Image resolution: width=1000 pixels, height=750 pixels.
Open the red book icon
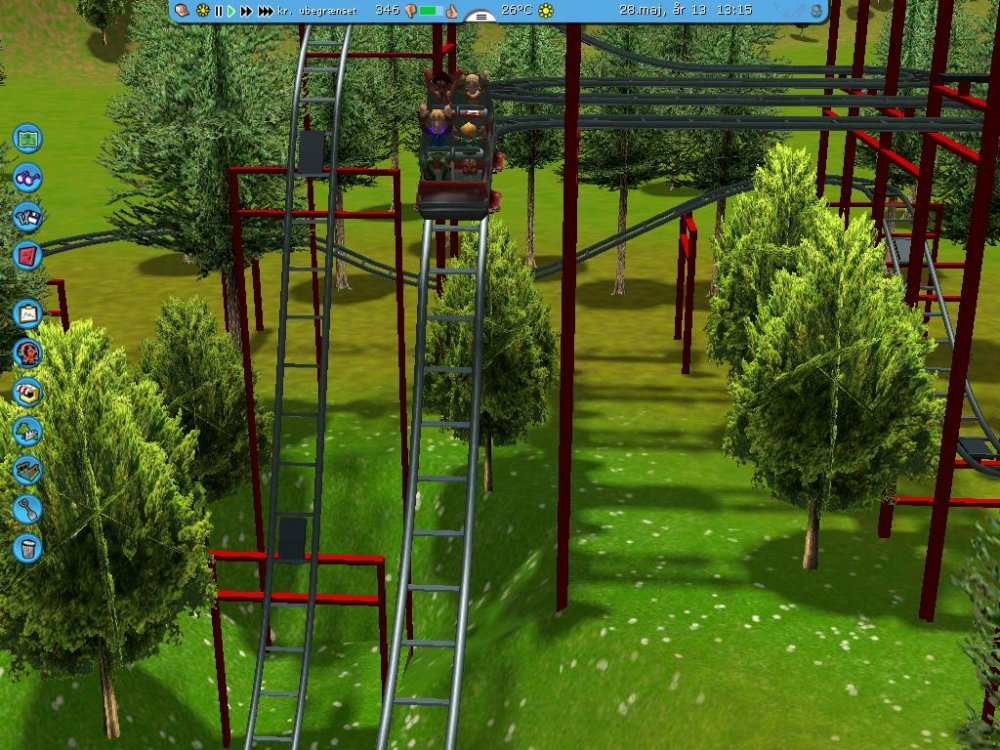(27, 255)
